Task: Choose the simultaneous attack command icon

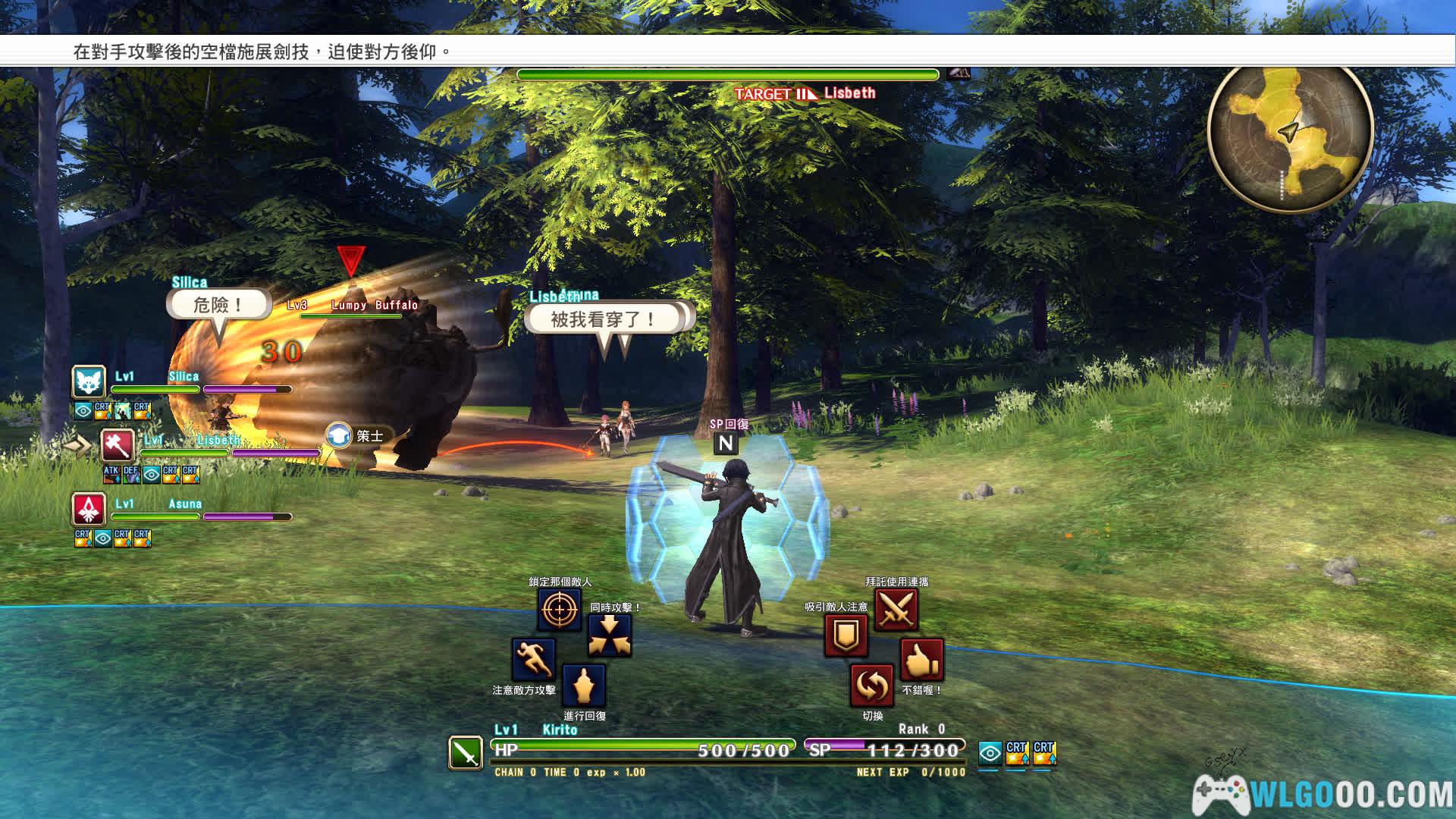Action: tap(610, 635)
